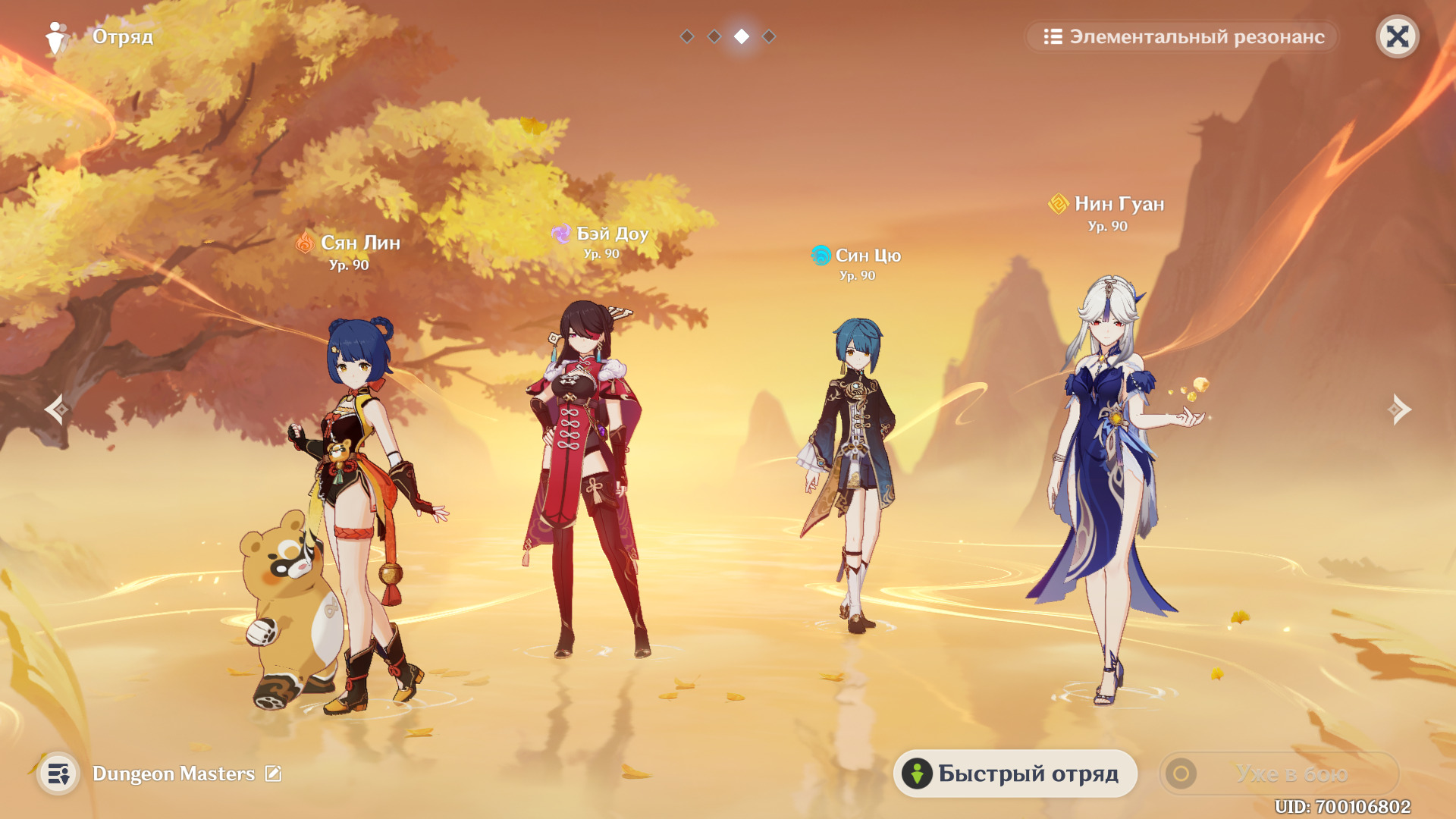Viewport: 1456px width, 819px height.
Task: Close the party setup screen
Action: pos(1397,36)
